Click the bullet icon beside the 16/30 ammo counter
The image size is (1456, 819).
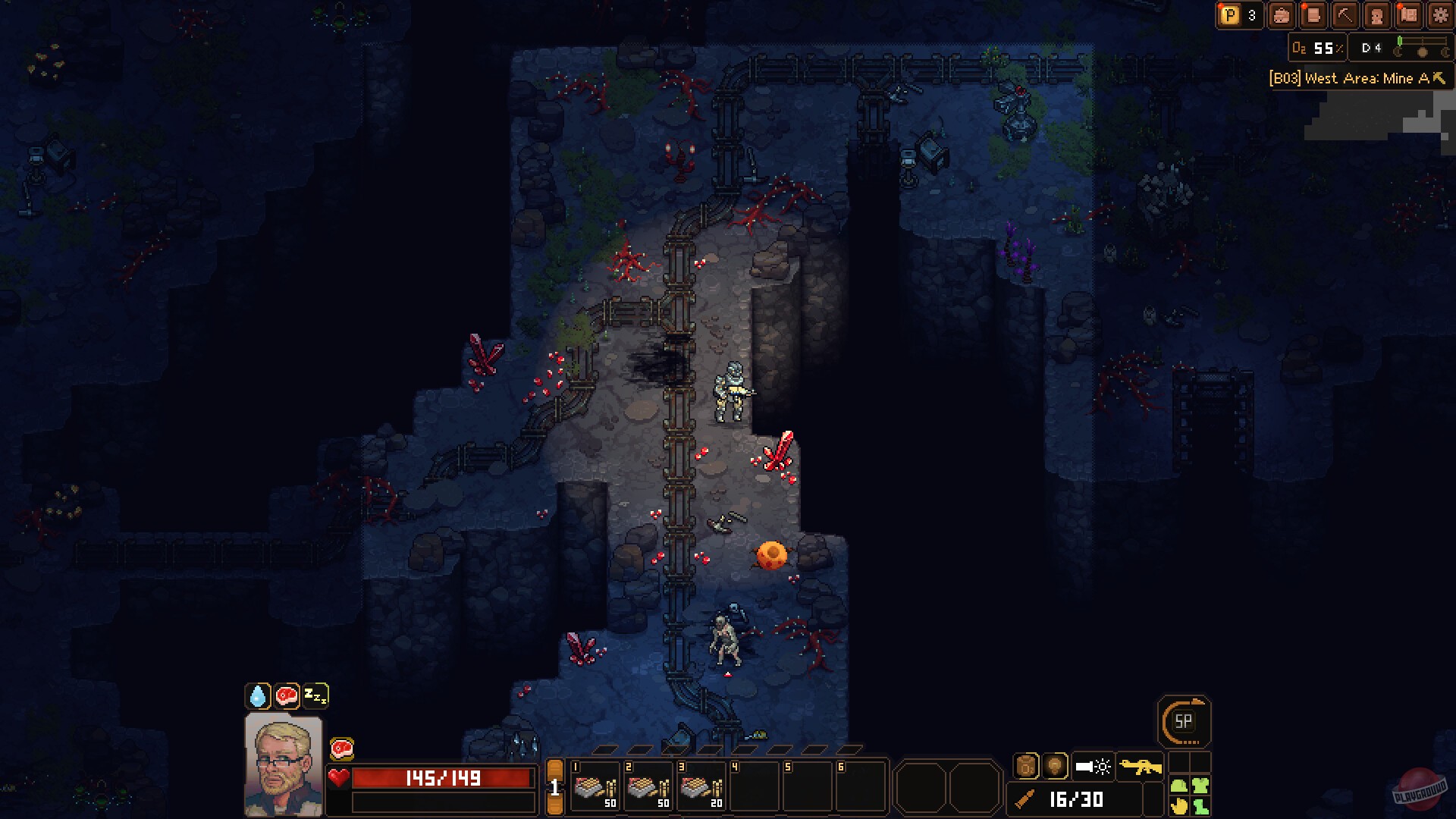(x=1025, y=799)
